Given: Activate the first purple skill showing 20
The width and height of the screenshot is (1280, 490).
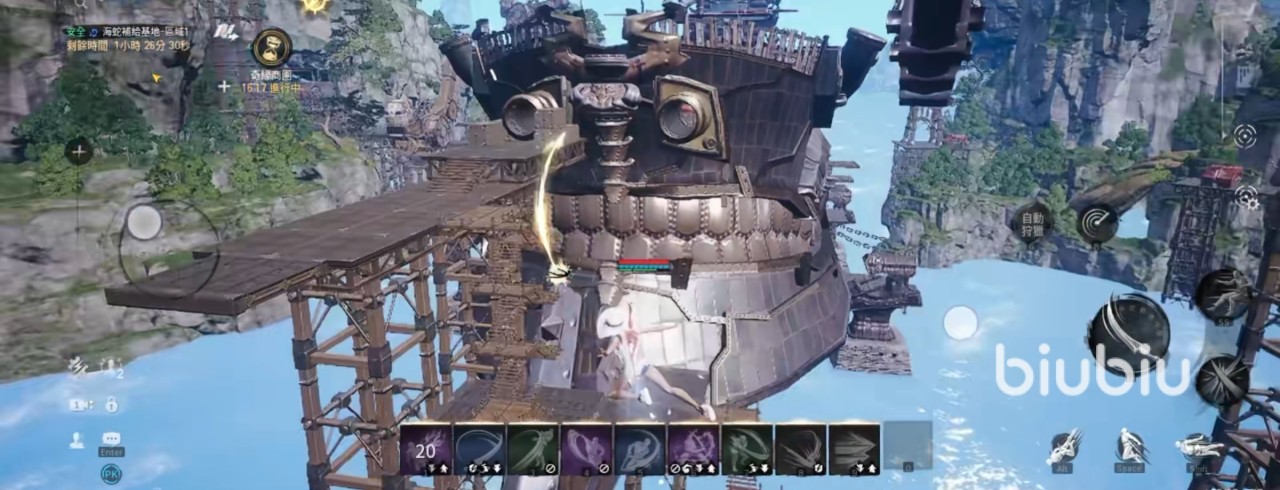Looking at the screenshot, I should pos(426,448).
